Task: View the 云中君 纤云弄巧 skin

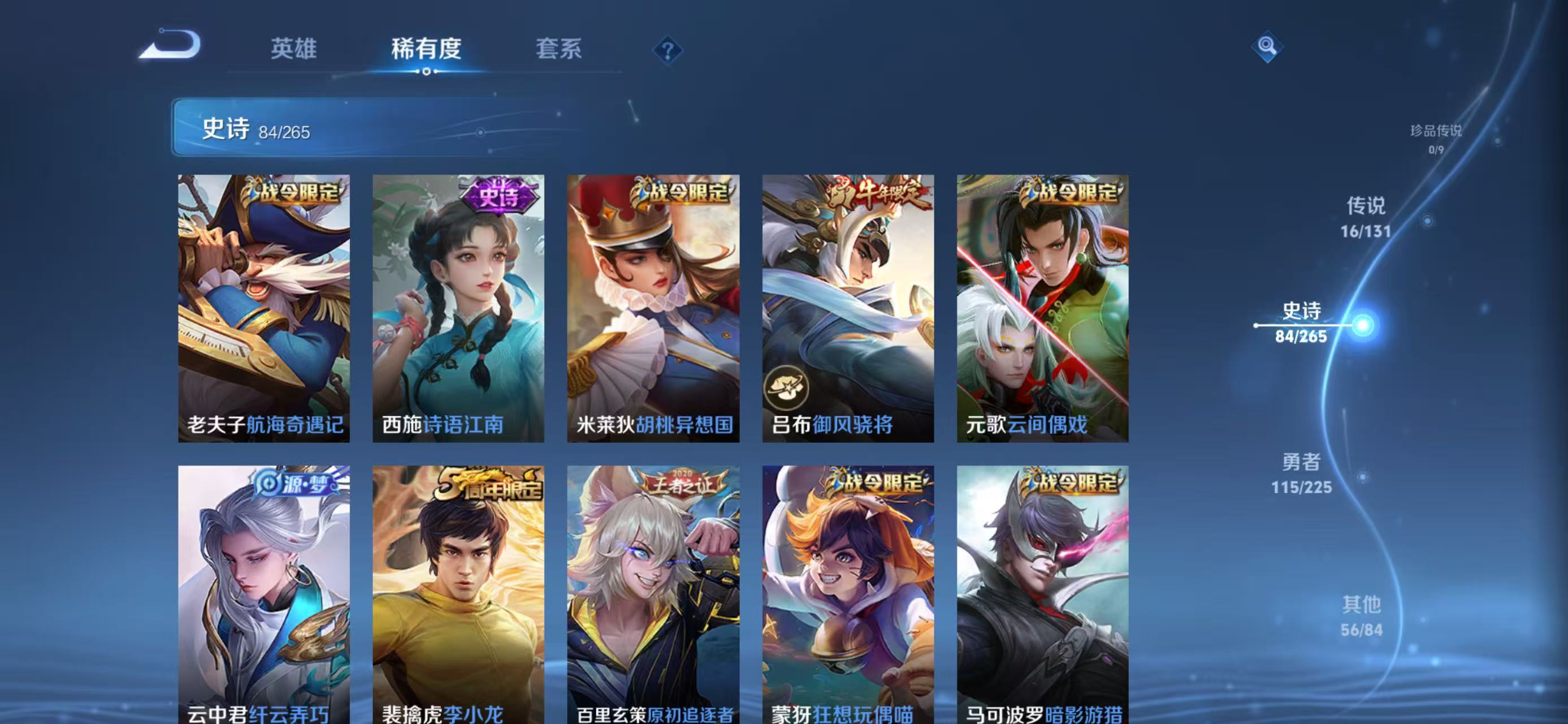Action: [263, 594]
